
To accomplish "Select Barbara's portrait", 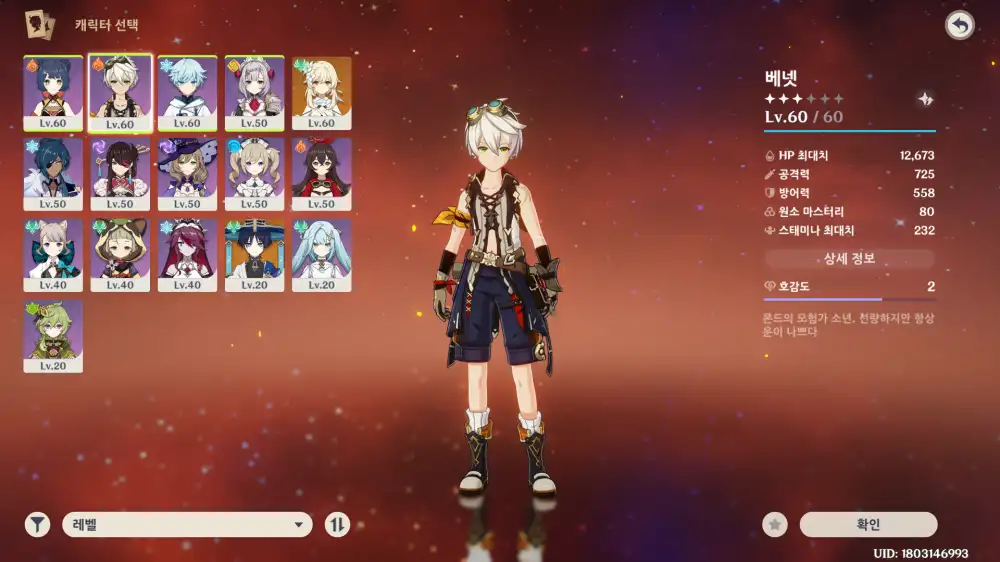I will coord(254,174).
